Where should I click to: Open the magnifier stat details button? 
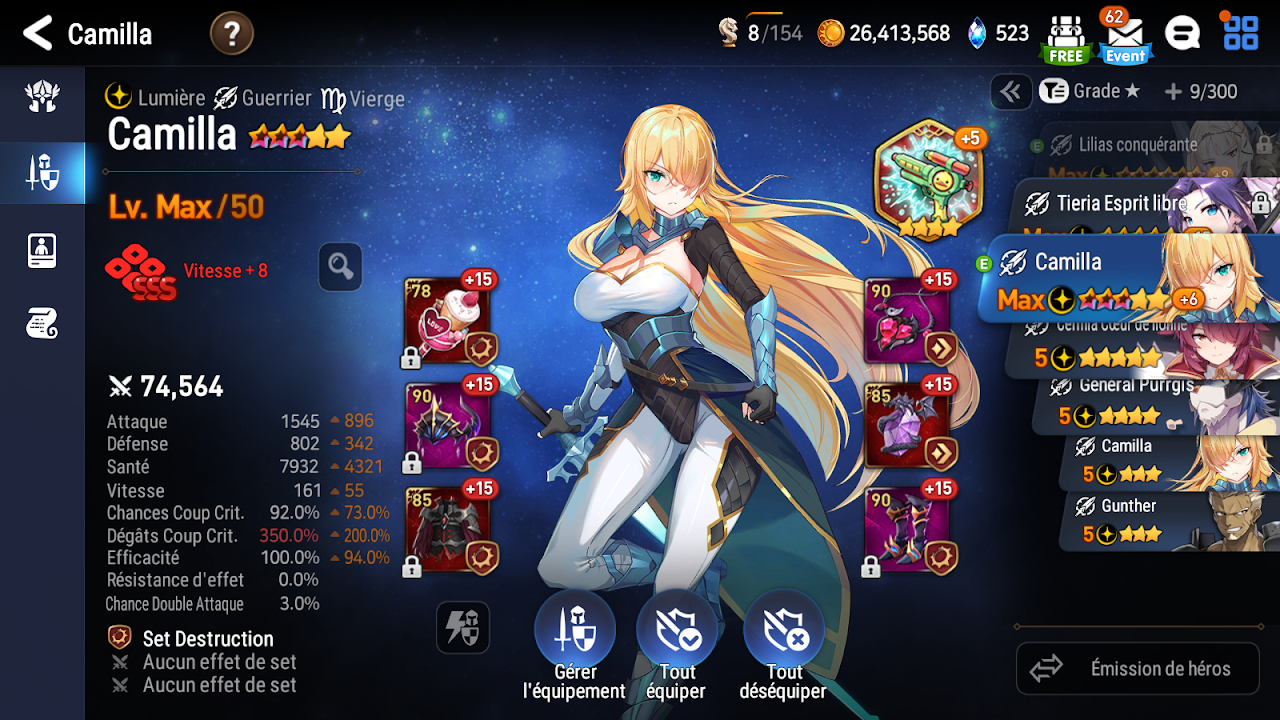tap(340, 267)
